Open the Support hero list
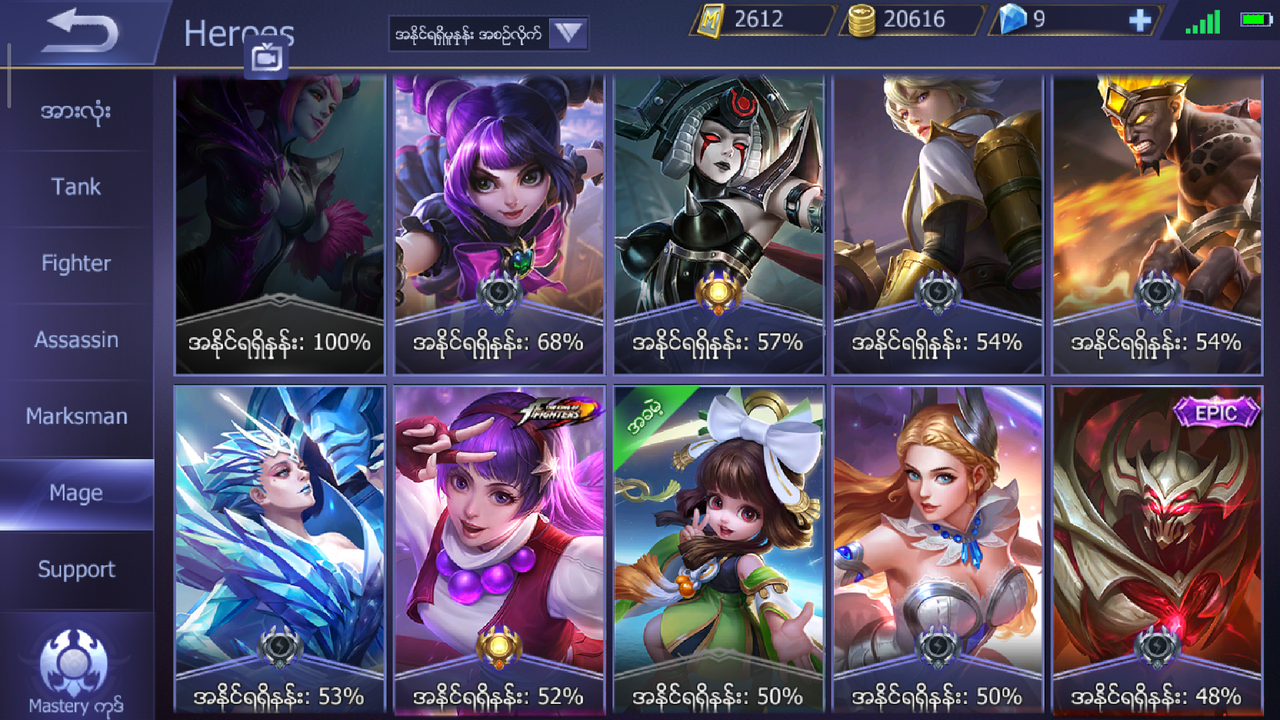This screenshot has width=1280, height=720. 76,569
